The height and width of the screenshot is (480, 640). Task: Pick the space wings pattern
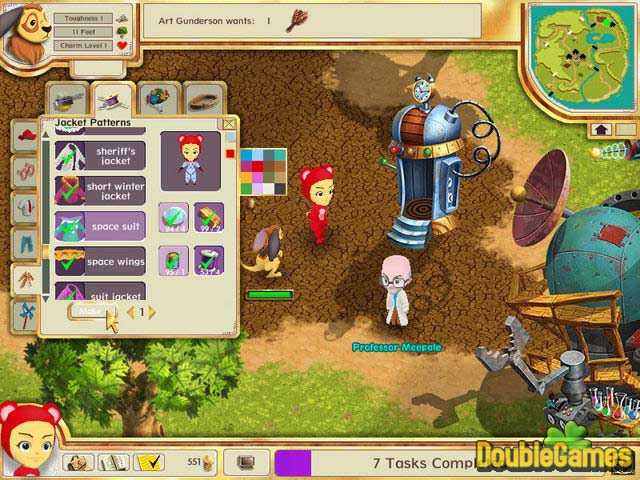click(x=99, y=261)
